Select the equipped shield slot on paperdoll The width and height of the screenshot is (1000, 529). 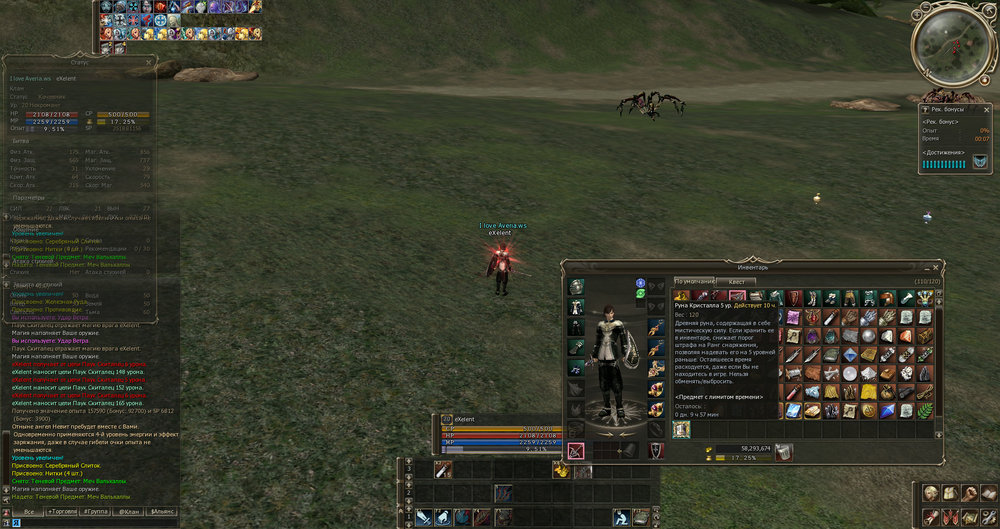655,450
